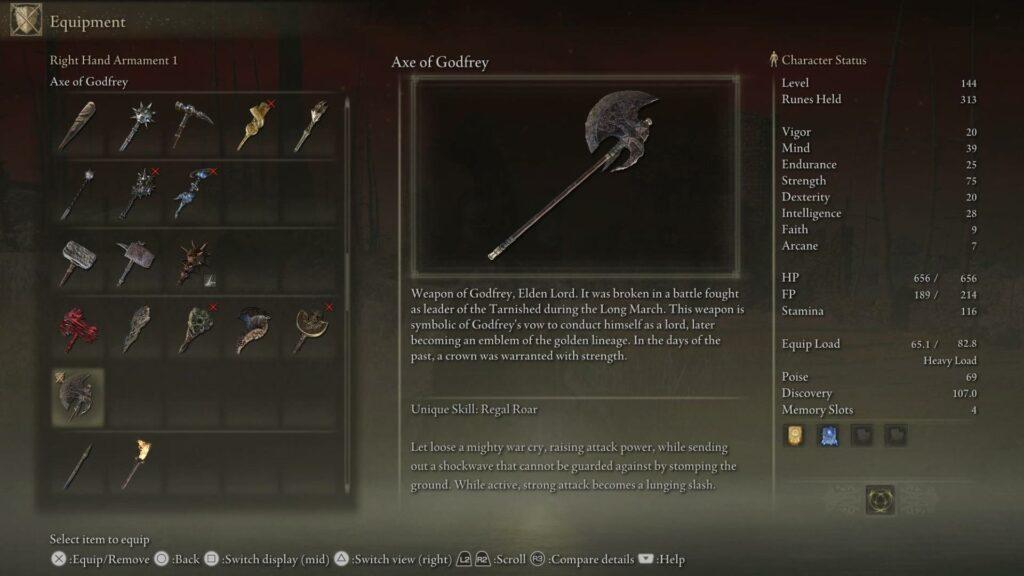This screenshot has width=1024, height=576.
Task: Select the wooden club weapon slot
Action: pyautogui.click(x=77, y=125)
